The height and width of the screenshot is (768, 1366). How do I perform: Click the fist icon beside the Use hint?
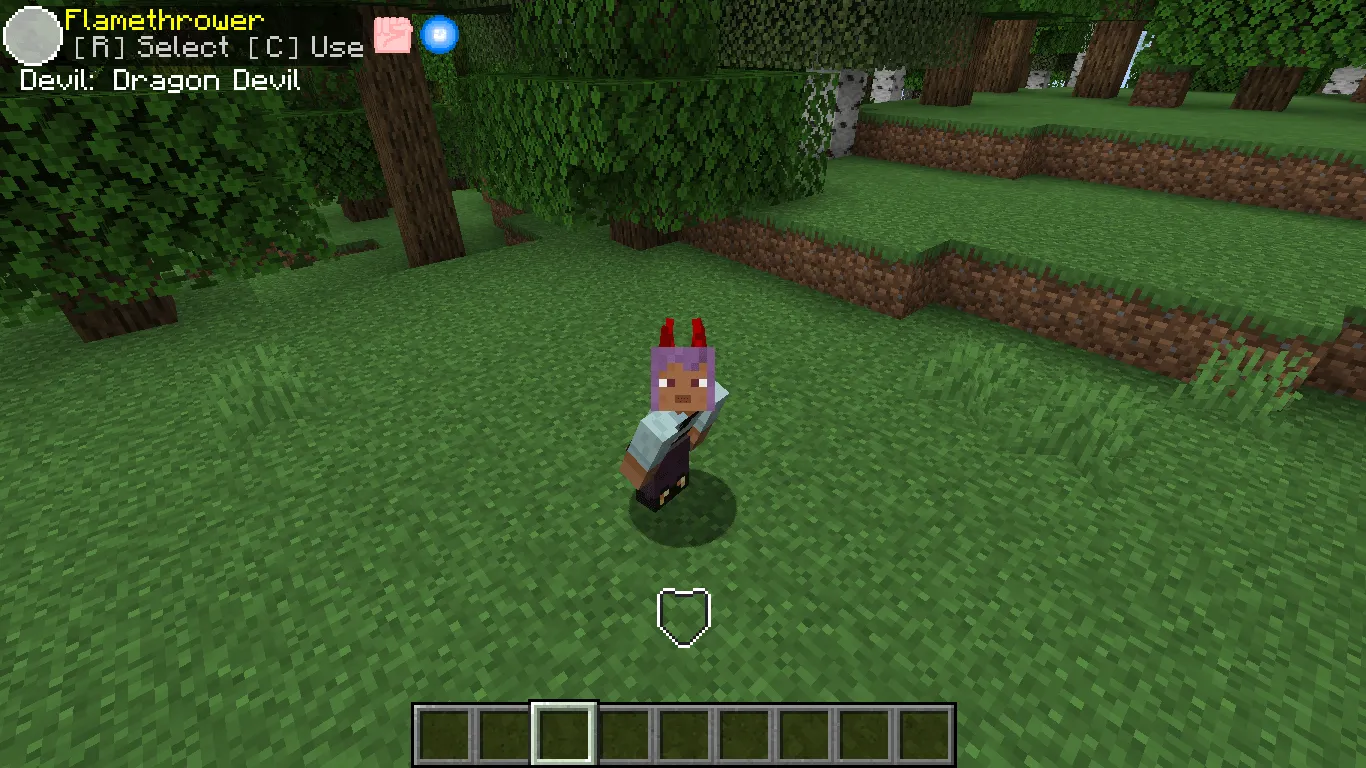click(x=395, y=33)
